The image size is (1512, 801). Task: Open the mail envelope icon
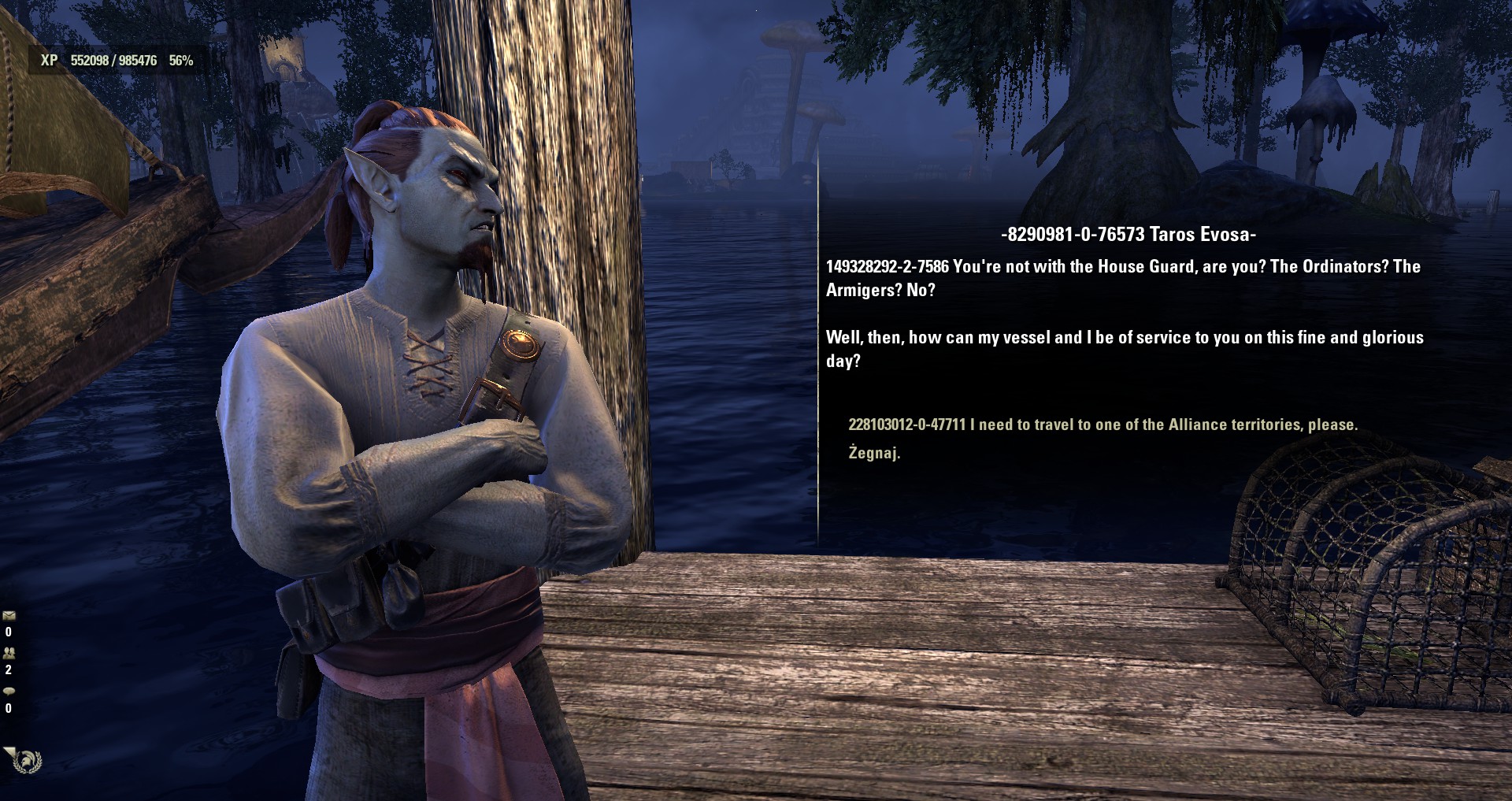9,615
